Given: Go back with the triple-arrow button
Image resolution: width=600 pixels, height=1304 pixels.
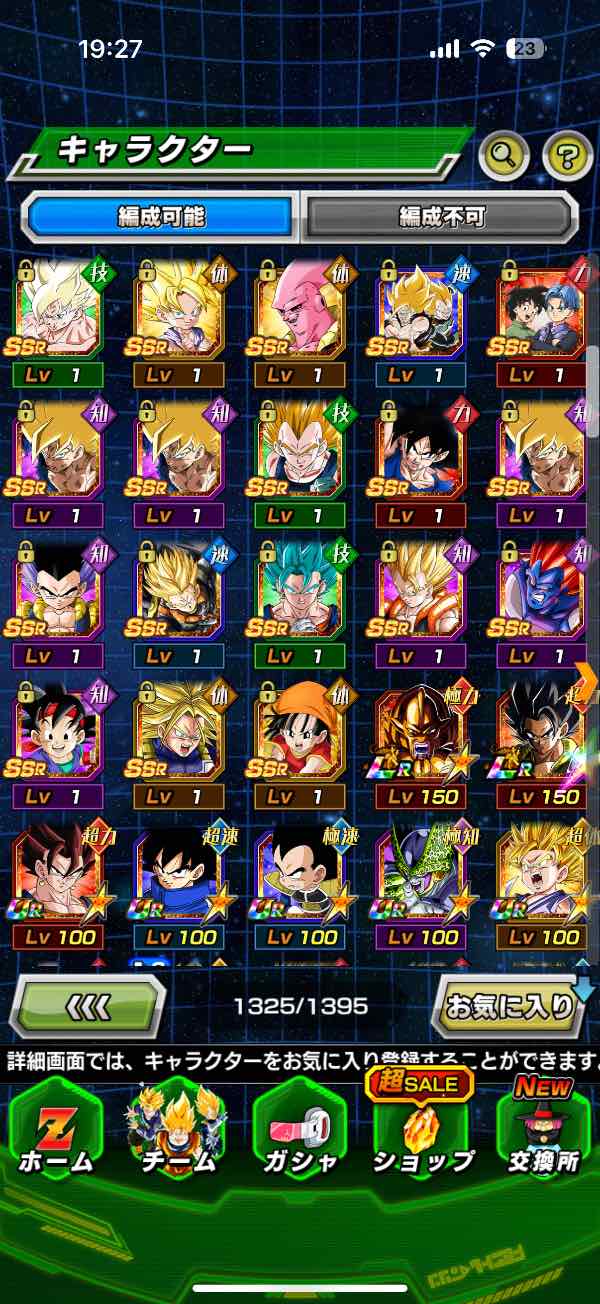Looking at the screenshot, I should (x=88, y=1005).
